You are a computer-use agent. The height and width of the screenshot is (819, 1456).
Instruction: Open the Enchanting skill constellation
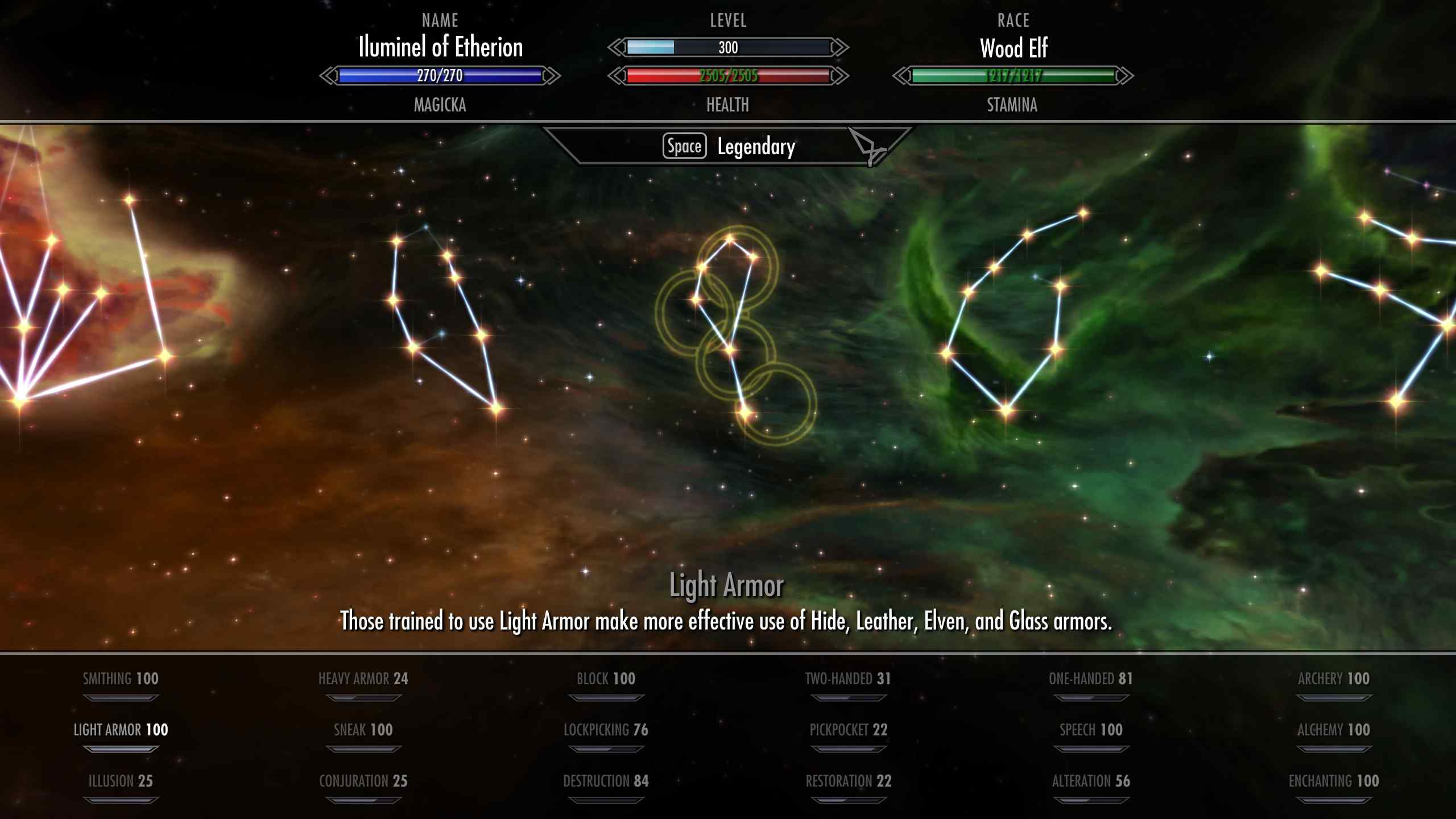point(1334,781)
